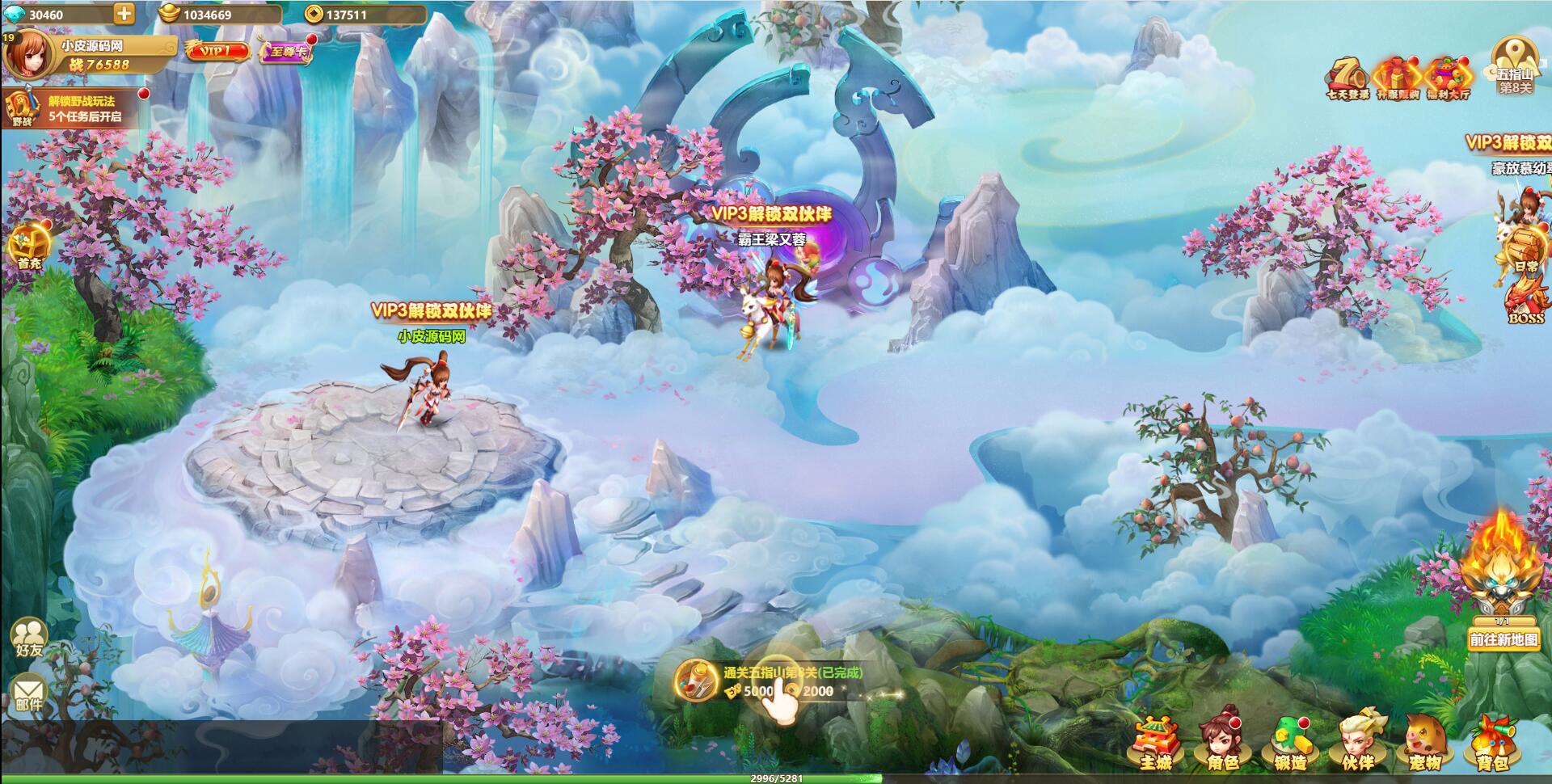Open the BOSS challenge icon on right edge
This screenshot has width=1552, height=784.
pos(1524,299)
